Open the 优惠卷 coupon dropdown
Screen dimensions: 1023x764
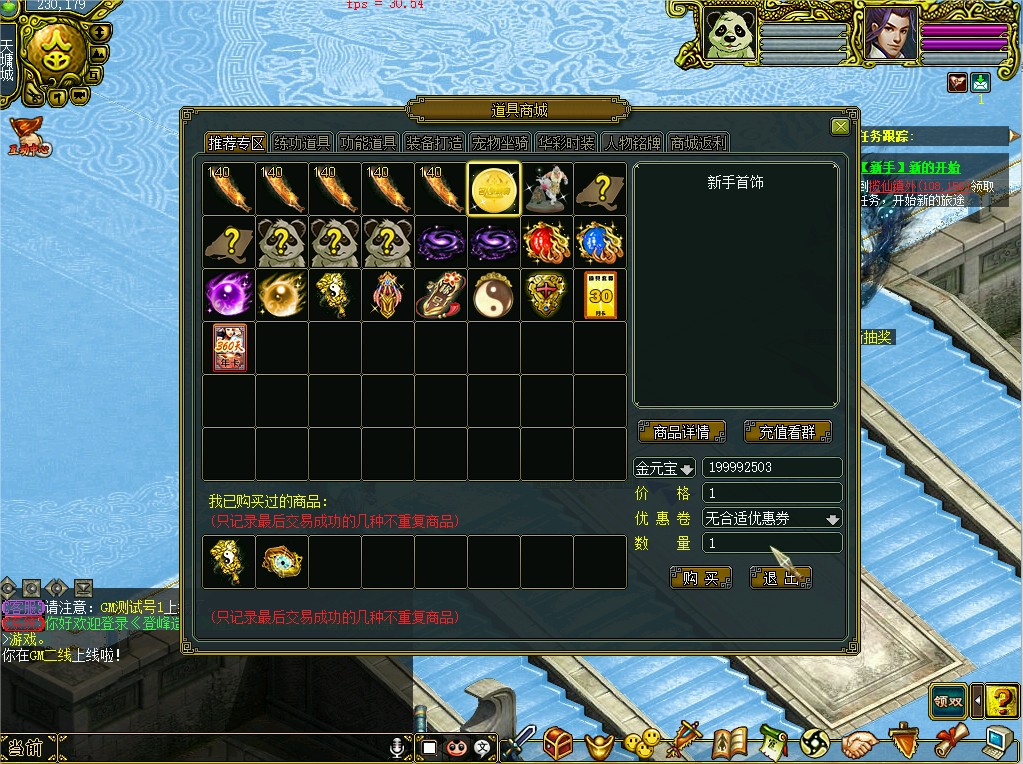[771, 518]
